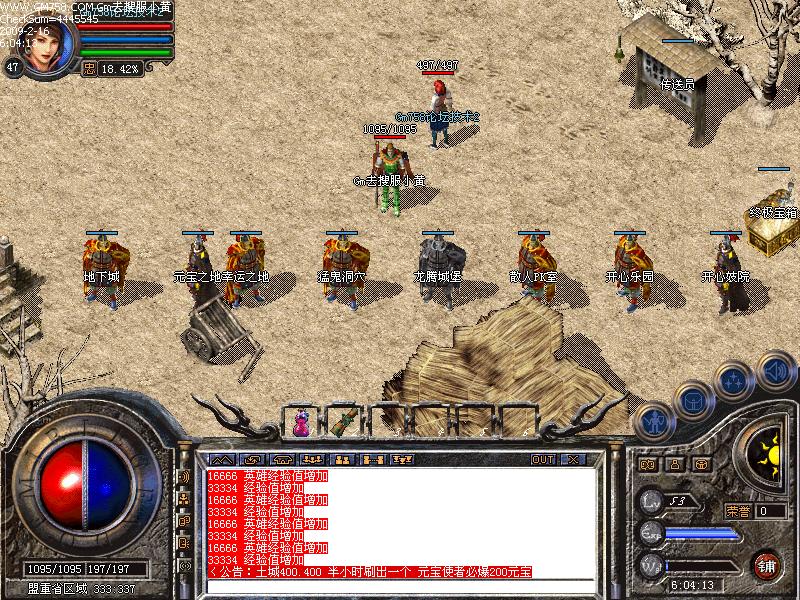
Task: Click the chat text input line
Action: tap(400, 585)
